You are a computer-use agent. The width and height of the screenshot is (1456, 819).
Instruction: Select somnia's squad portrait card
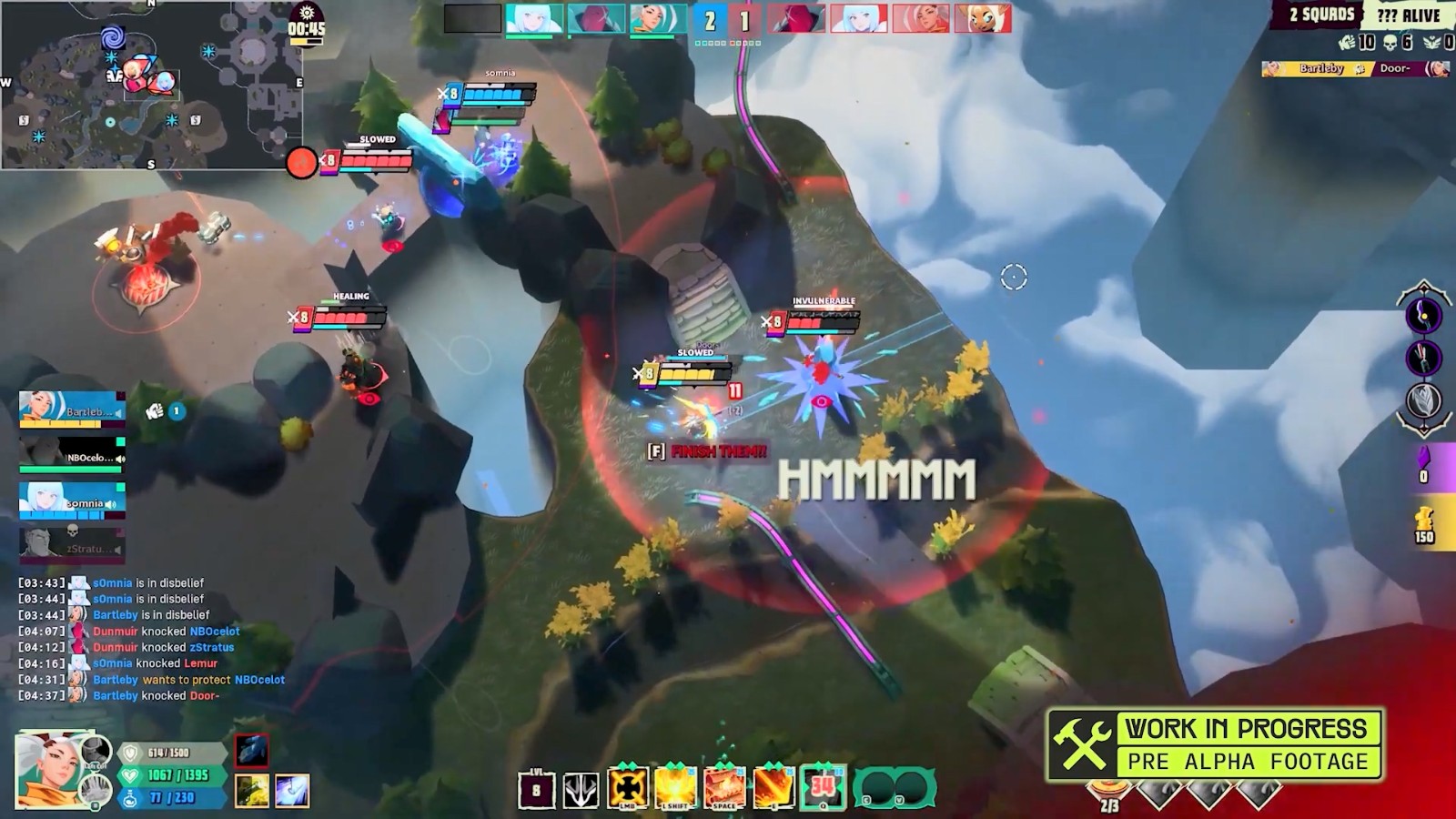[x=71, y=500]
